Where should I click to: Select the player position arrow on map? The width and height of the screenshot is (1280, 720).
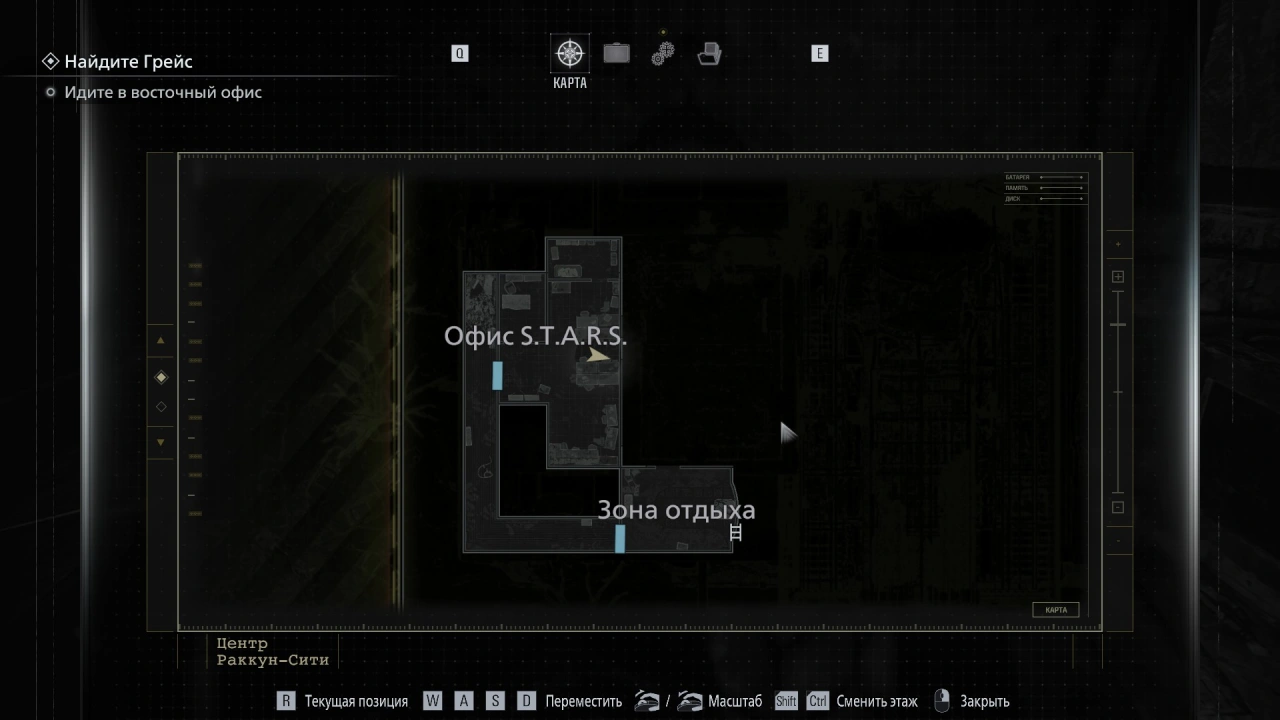pyautogui.click(x=598, y=355)
